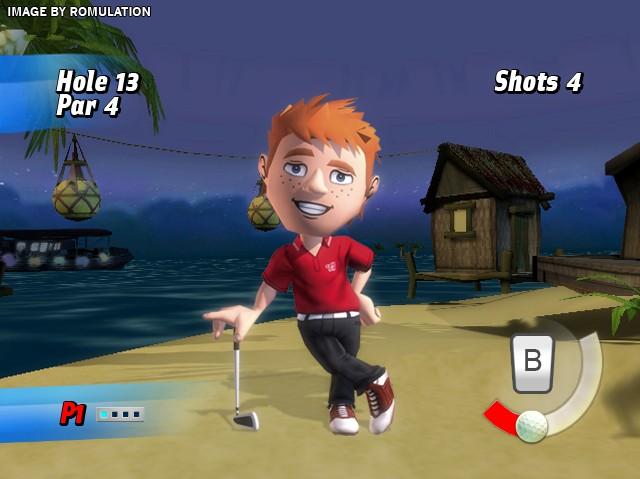The width and height of the screenshot is (640, 479).
Task: Click the golf ball icon on the ring gauge
Action: (x=532, y=426)
